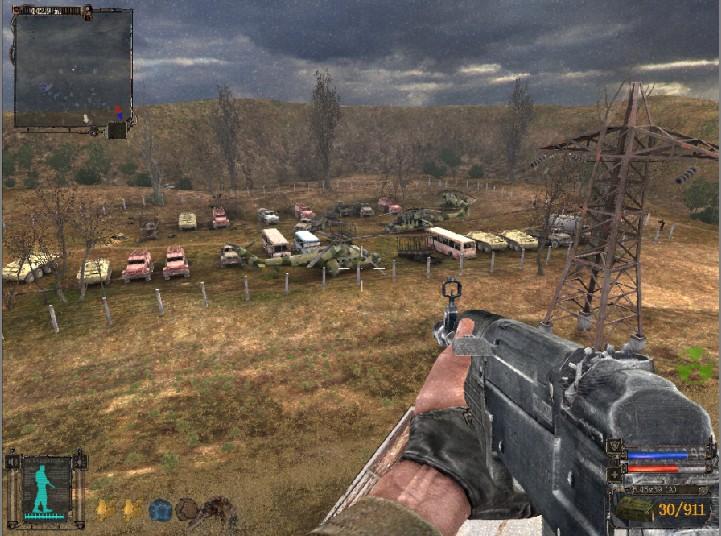The image size is (721, 536).
Task: Select the cyan stalker stance indicator
Action: coord(45,489)
